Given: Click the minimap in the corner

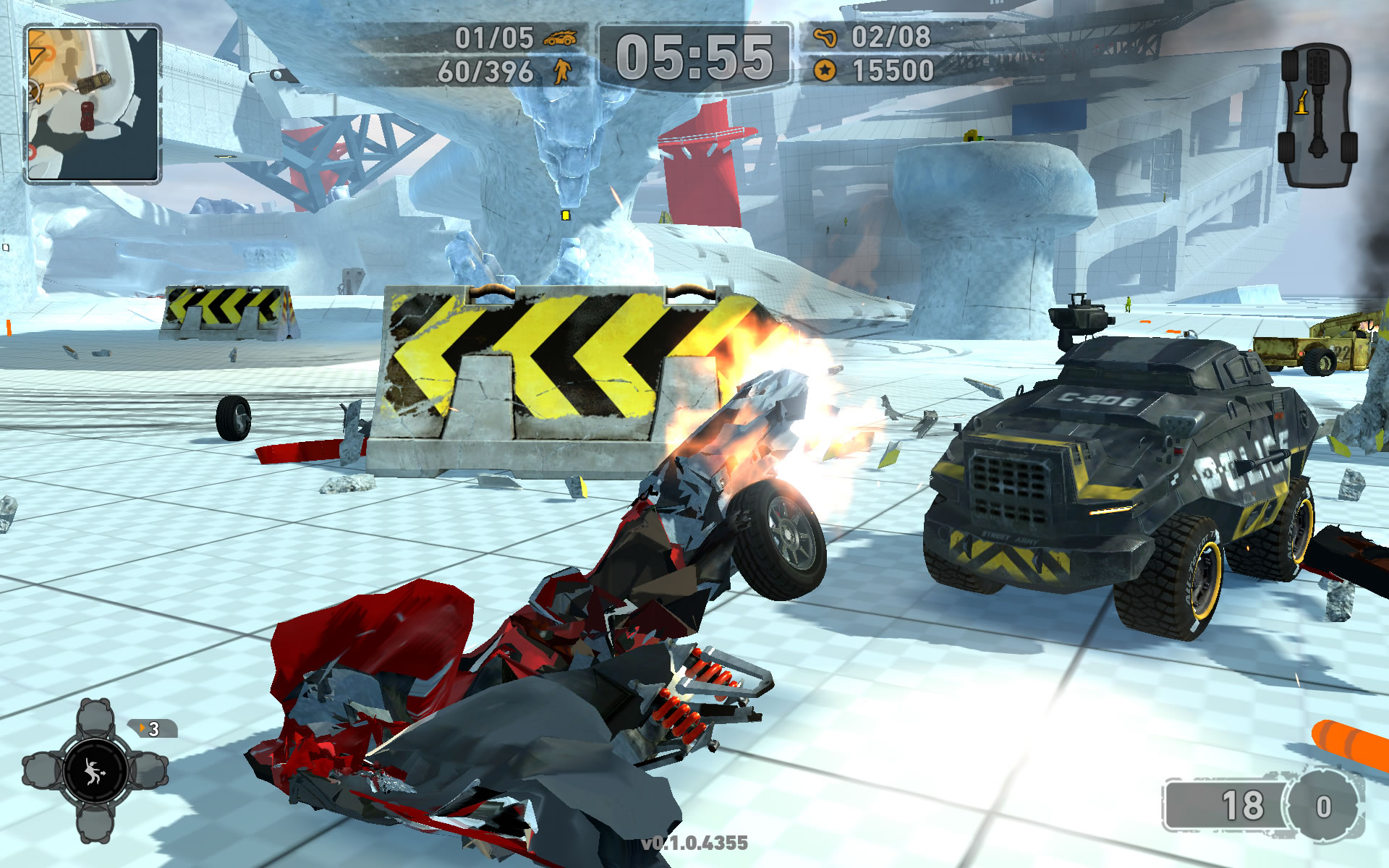Looking at the screenshot, I should (x=93, y=103).
